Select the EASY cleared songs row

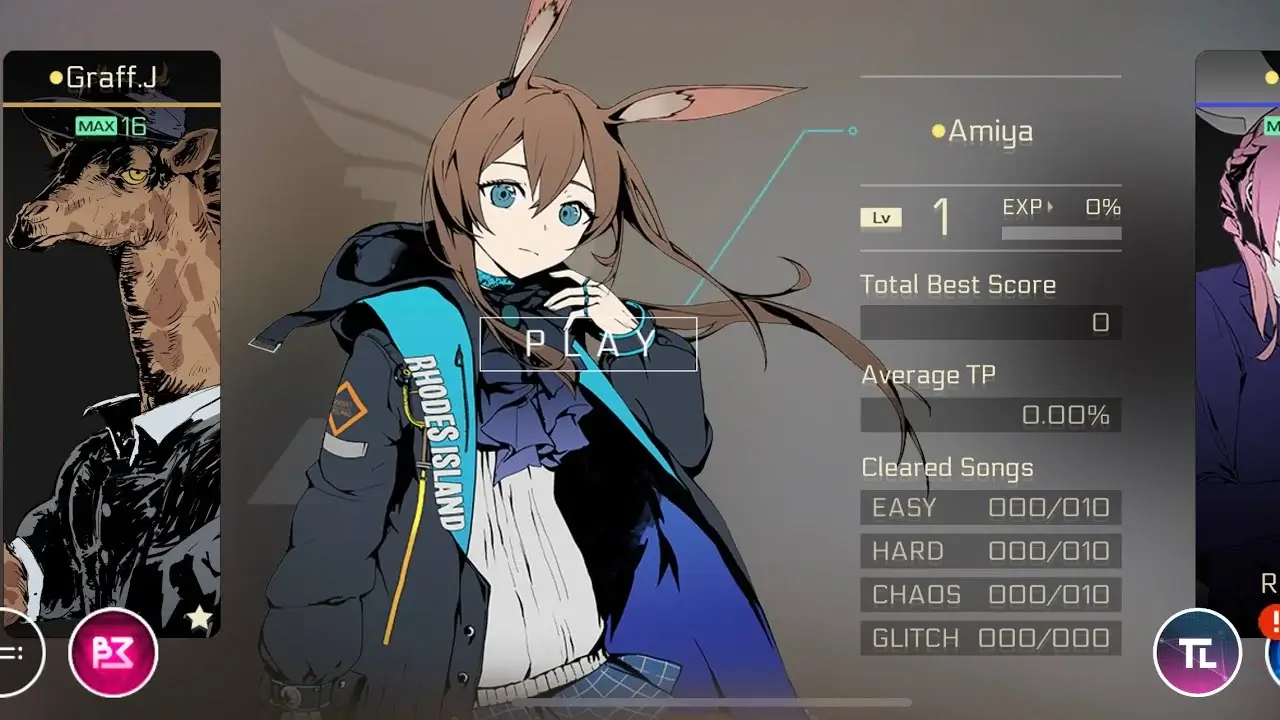point(991,507)
